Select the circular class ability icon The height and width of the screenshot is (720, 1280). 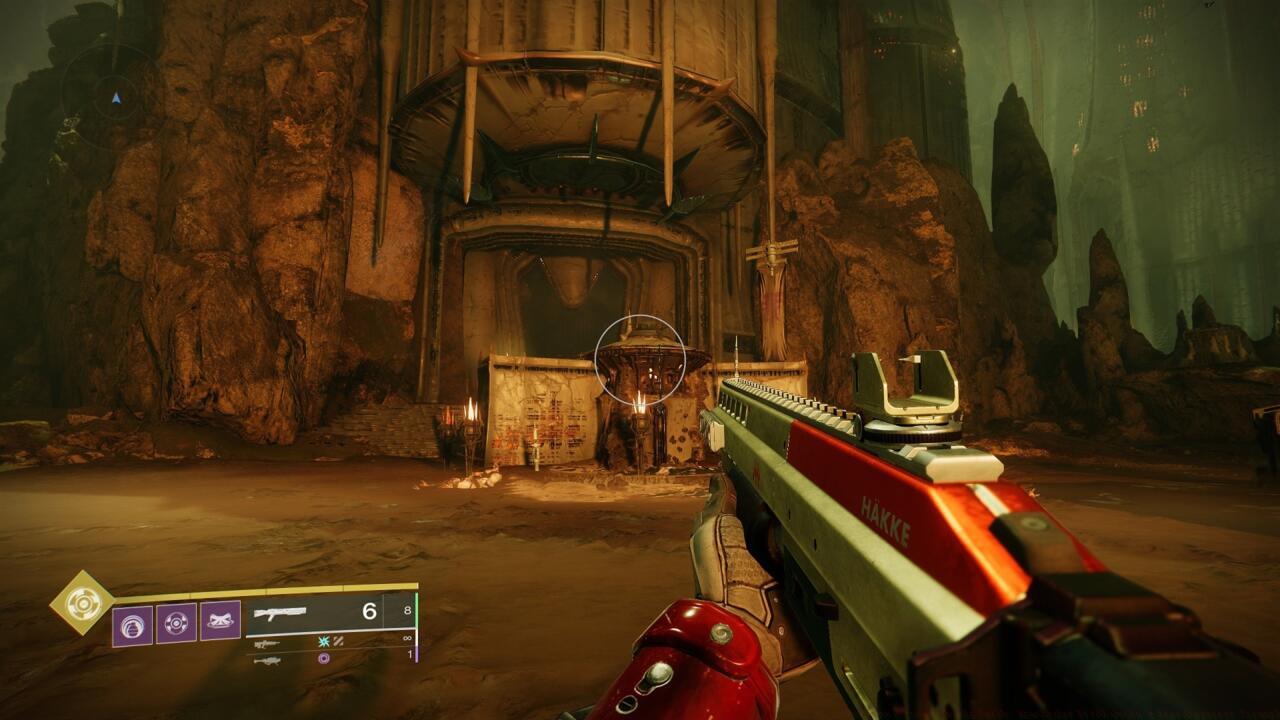176,622
